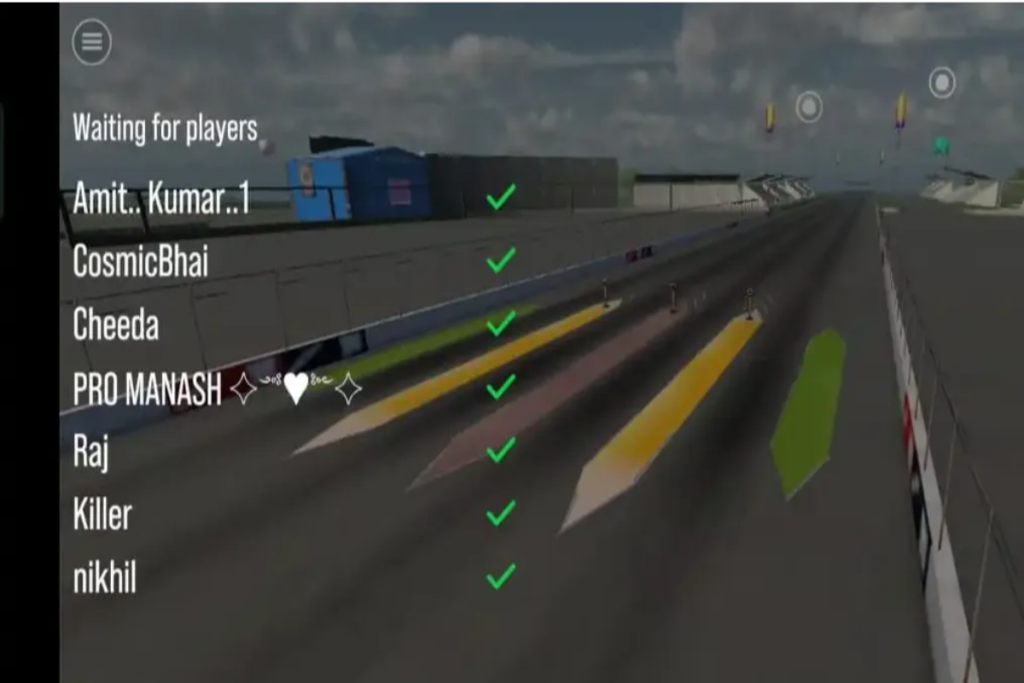The width and height of the screenshot is (1024, 683).
Task: Open the hamburger menu
Action: (x=91, y=42)
